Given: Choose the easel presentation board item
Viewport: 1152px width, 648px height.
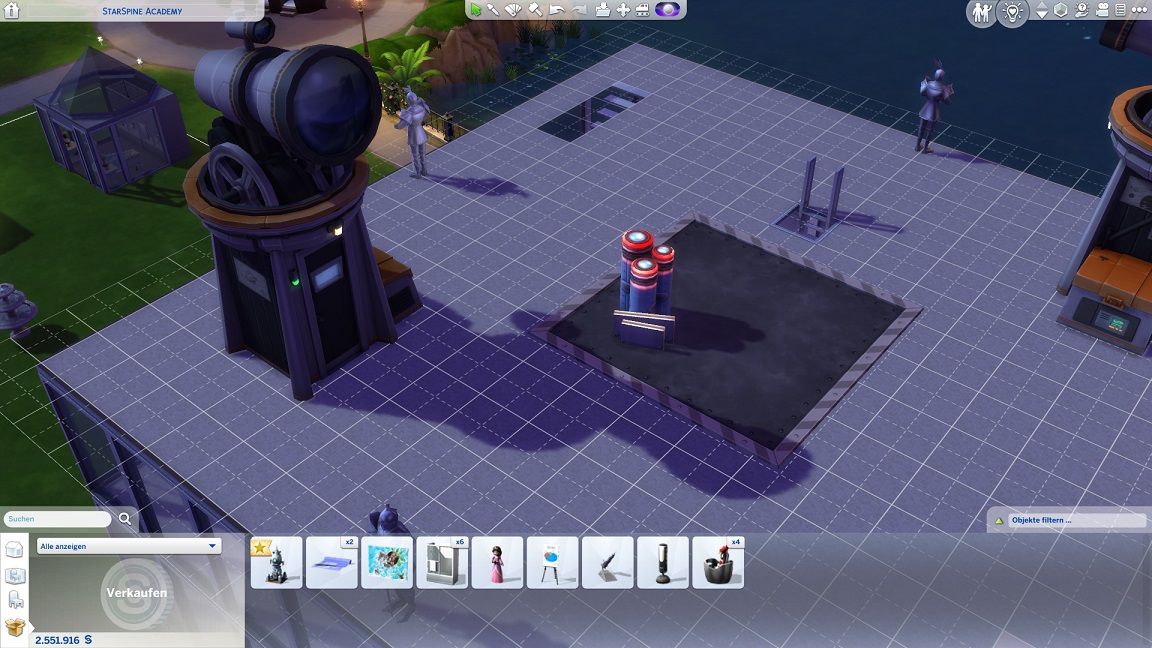Looking at the screenshot, I should click(x=552, y=563).
